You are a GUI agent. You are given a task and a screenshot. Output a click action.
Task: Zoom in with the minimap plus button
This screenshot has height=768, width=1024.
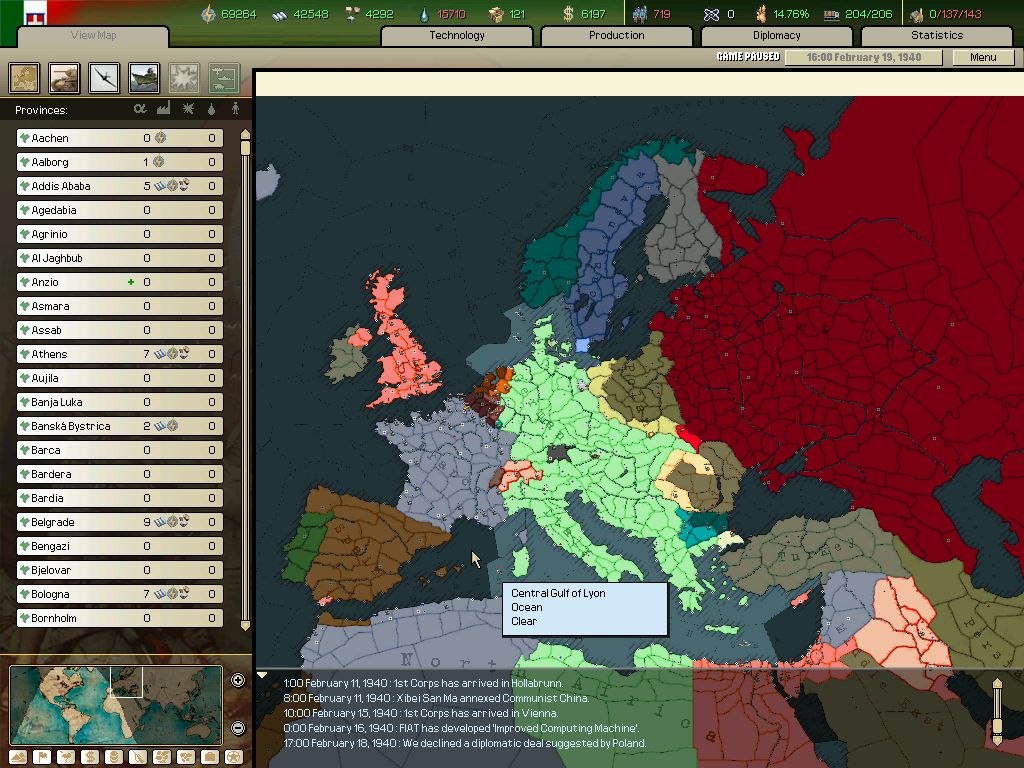[x=238, y=681]
